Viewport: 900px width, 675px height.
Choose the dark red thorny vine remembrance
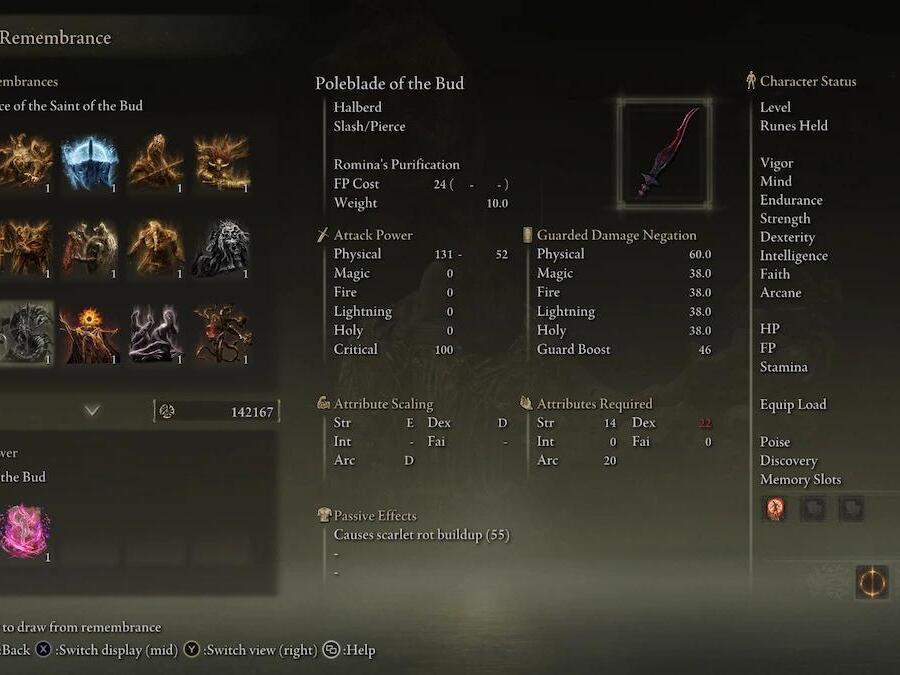[220, 333]
